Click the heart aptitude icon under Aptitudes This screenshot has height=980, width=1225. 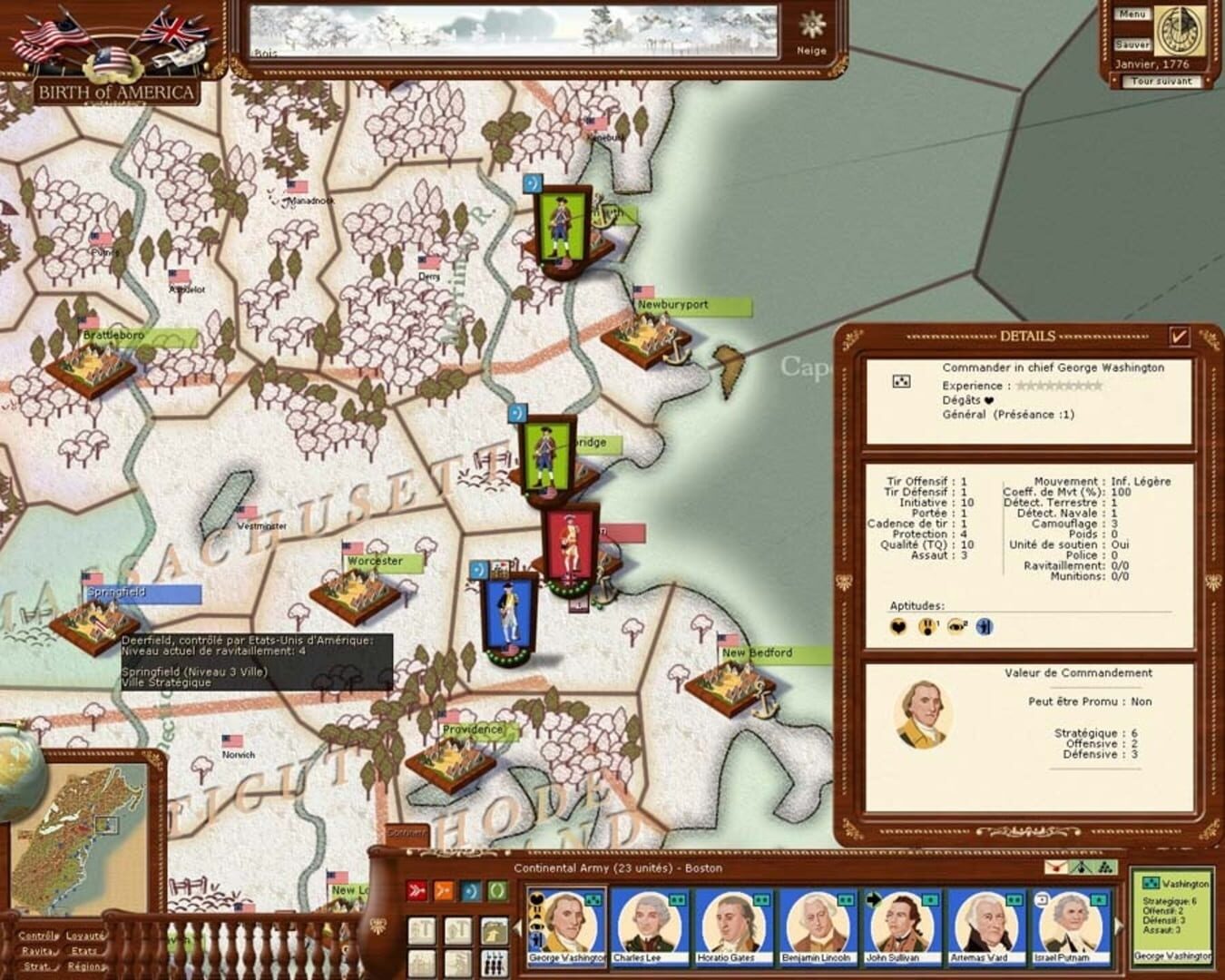pyautogui.click(x=897, y=626)
